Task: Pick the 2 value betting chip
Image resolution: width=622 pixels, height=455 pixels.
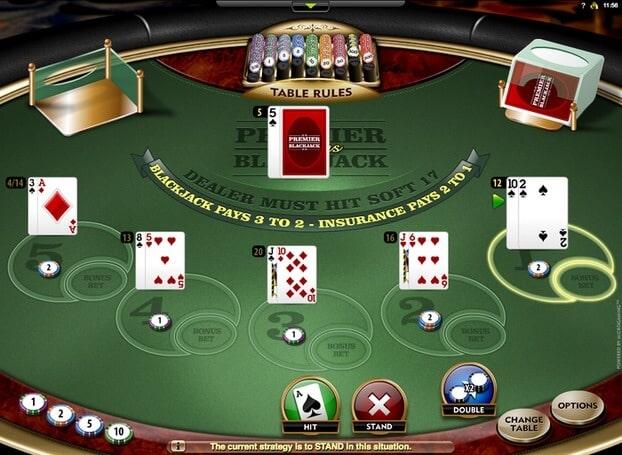Action: click(60, 414)
